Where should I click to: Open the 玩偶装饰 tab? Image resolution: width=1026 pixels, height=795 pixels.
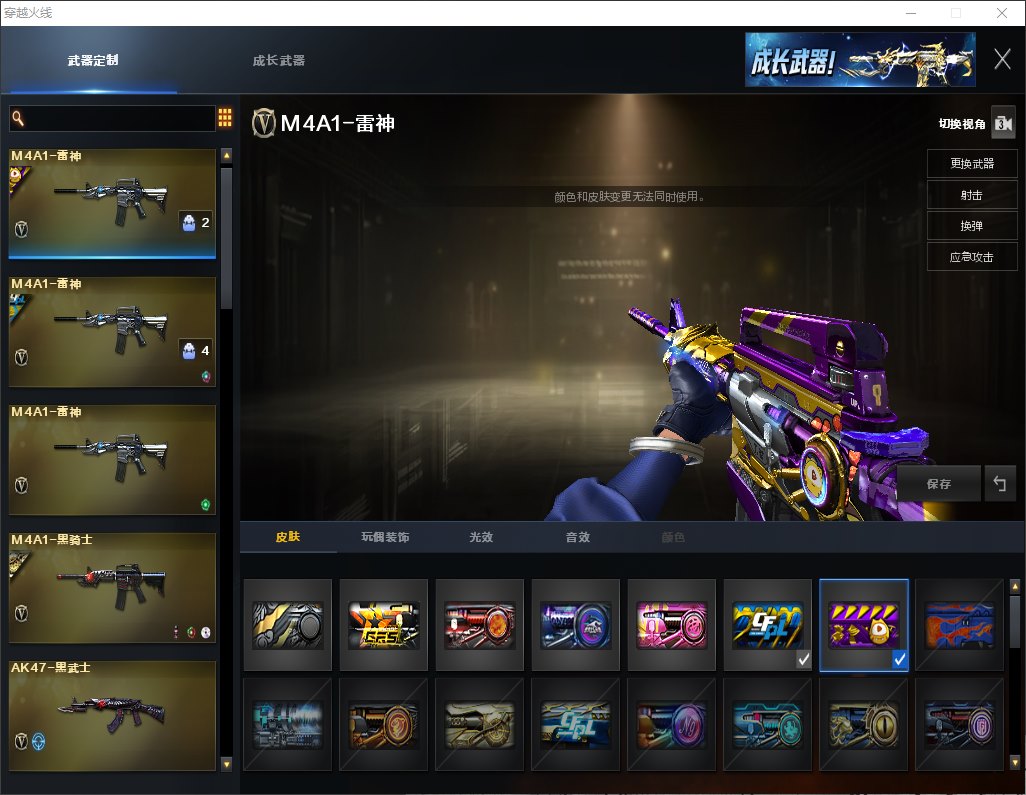(385, 538)
